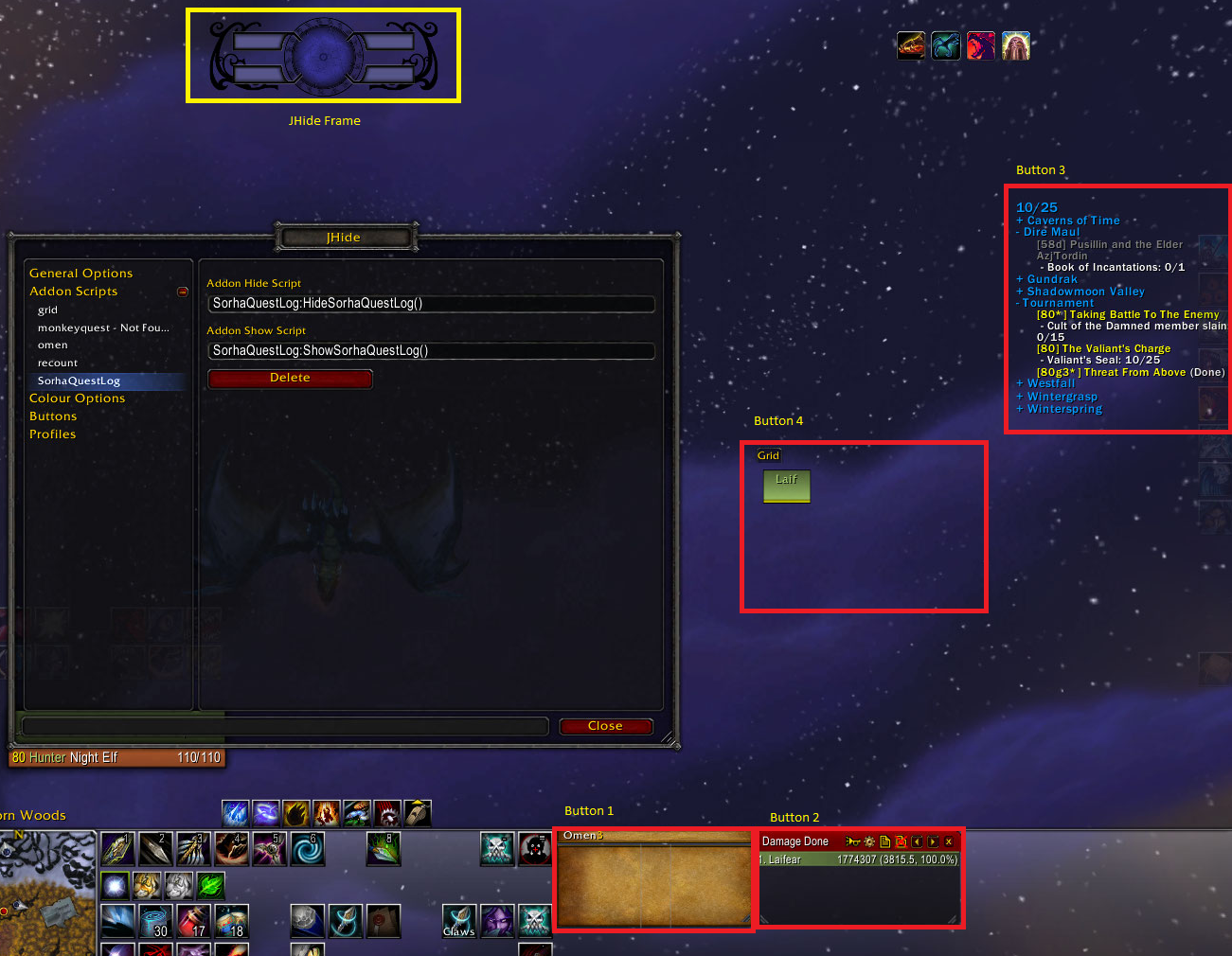The image size is (1232, 956).
Task: Open the Colour Options section
Action: click(x=77, y=398)
